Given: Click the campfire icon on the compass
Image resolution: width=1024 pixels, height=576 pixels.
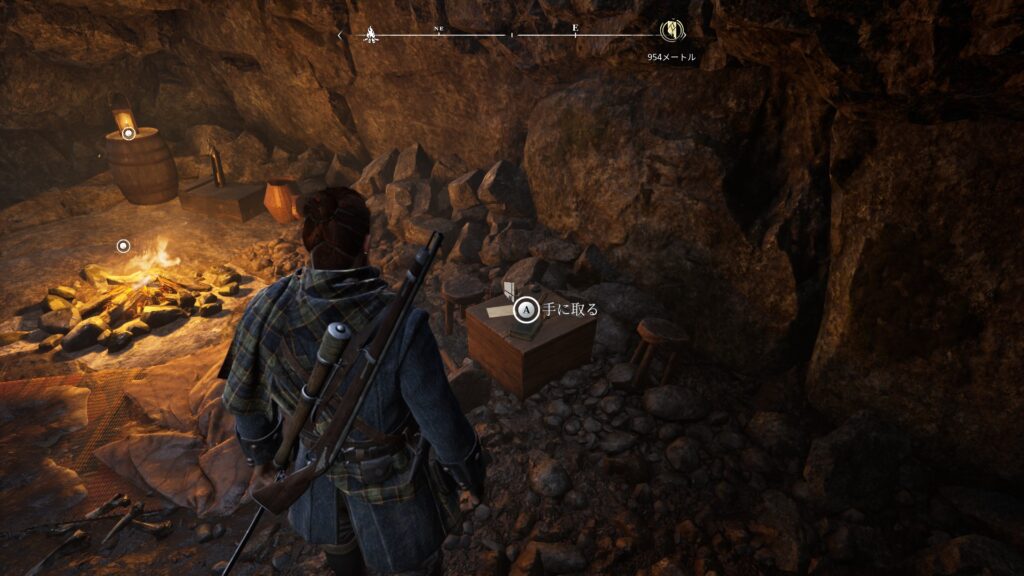Looking at the screenshot, I should click(372, 34).
